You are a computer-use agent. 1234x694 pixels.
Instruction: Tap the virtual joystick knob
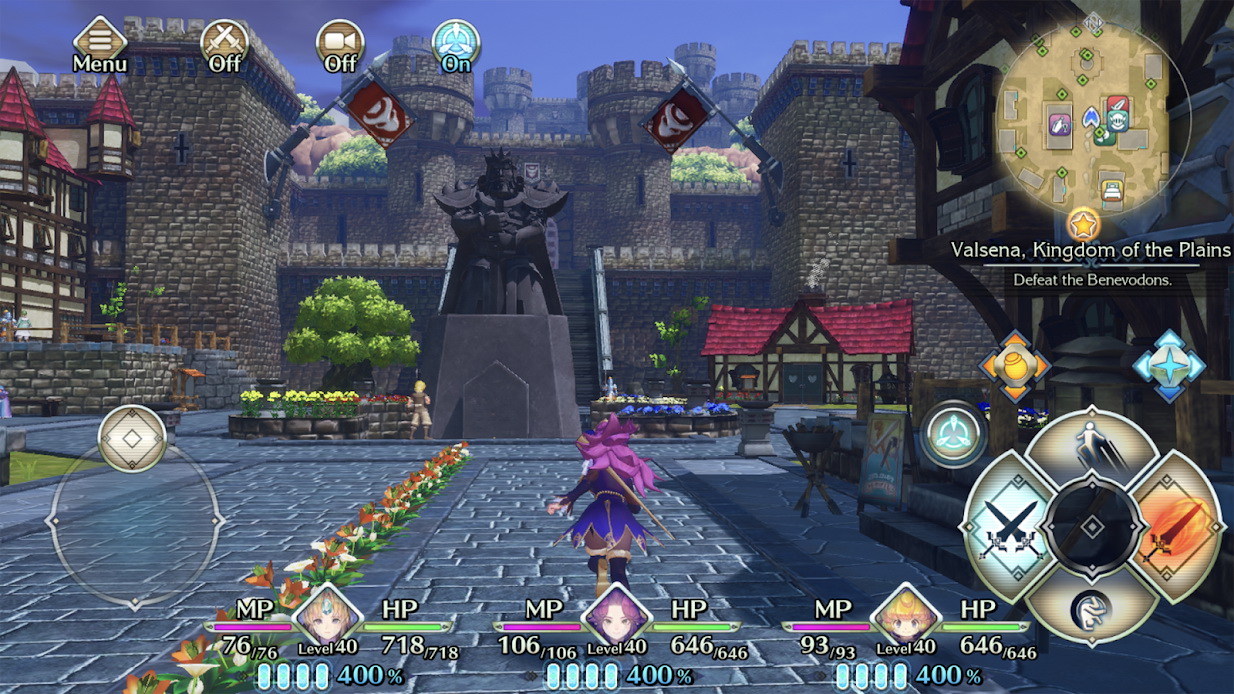tap(132, 439)
